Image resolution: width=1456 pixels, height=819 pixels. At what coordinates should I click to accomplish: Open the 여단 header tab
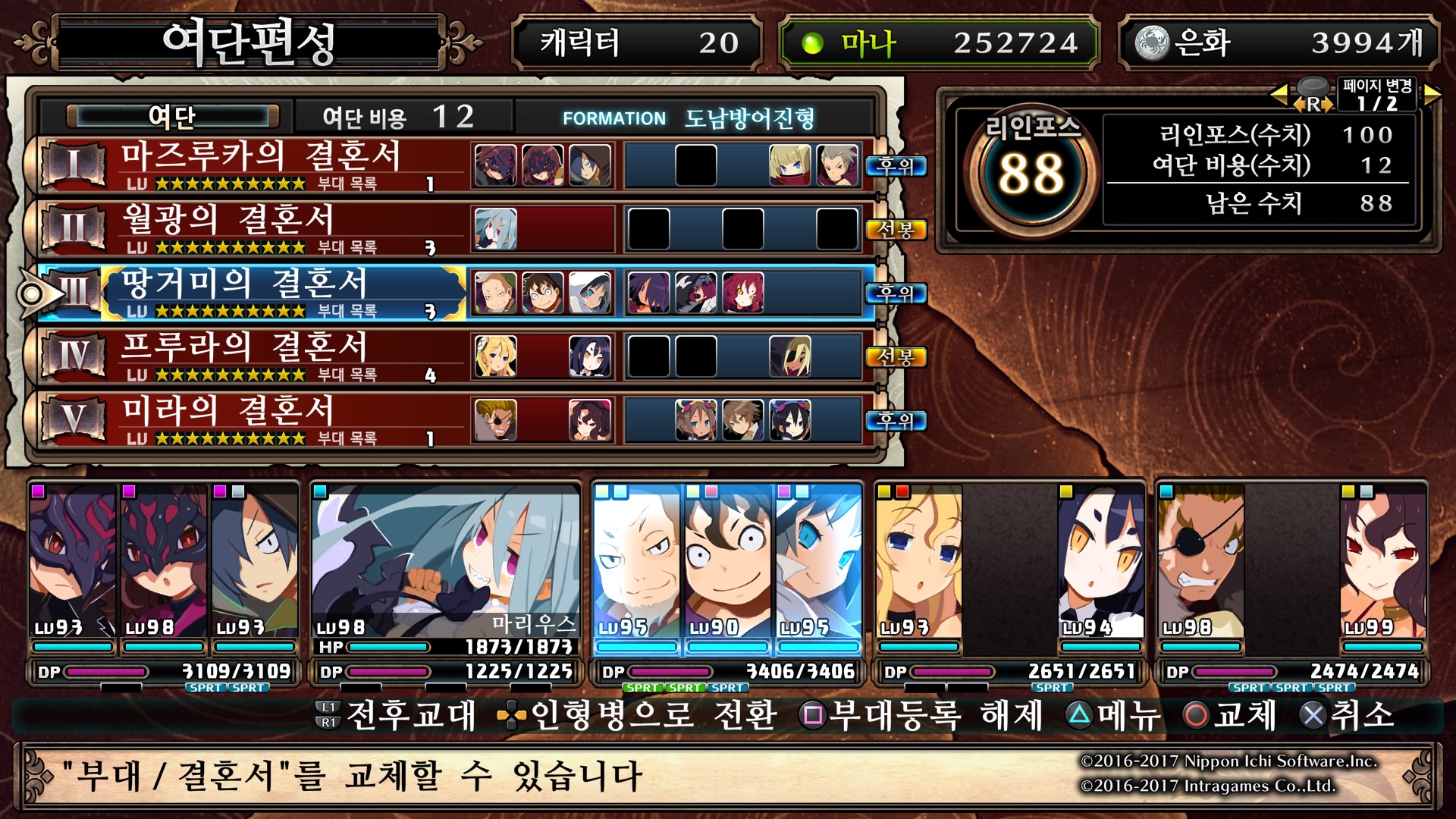coord(172,117)
